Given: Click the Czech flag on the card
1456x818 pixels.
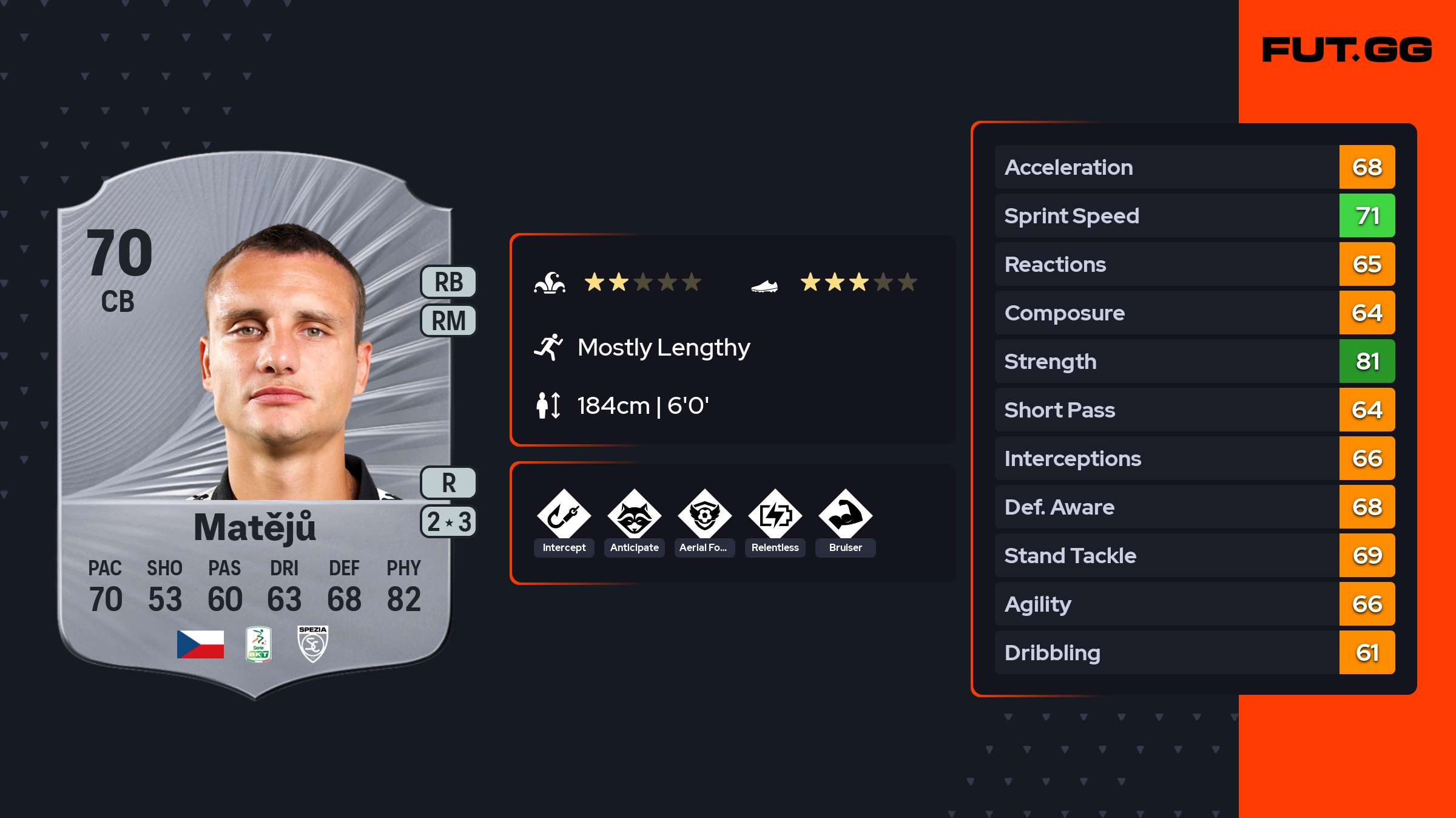Looking at the screenshot, I should pyautogui.click(x=200, y=644).
